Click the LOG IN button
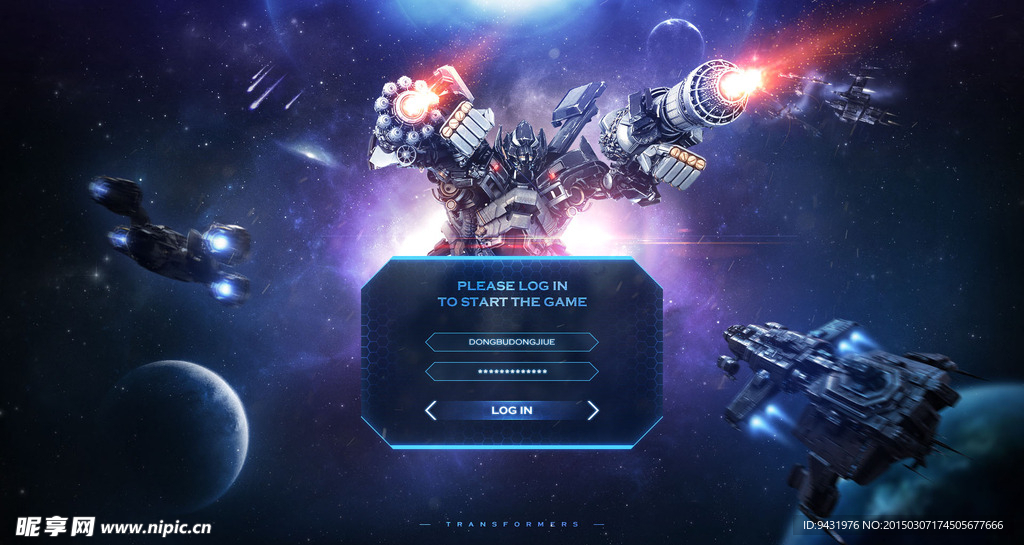Image resolution: width=1024 pixels, height=545 pixels. pyautogui.click(x=511, y=410)
